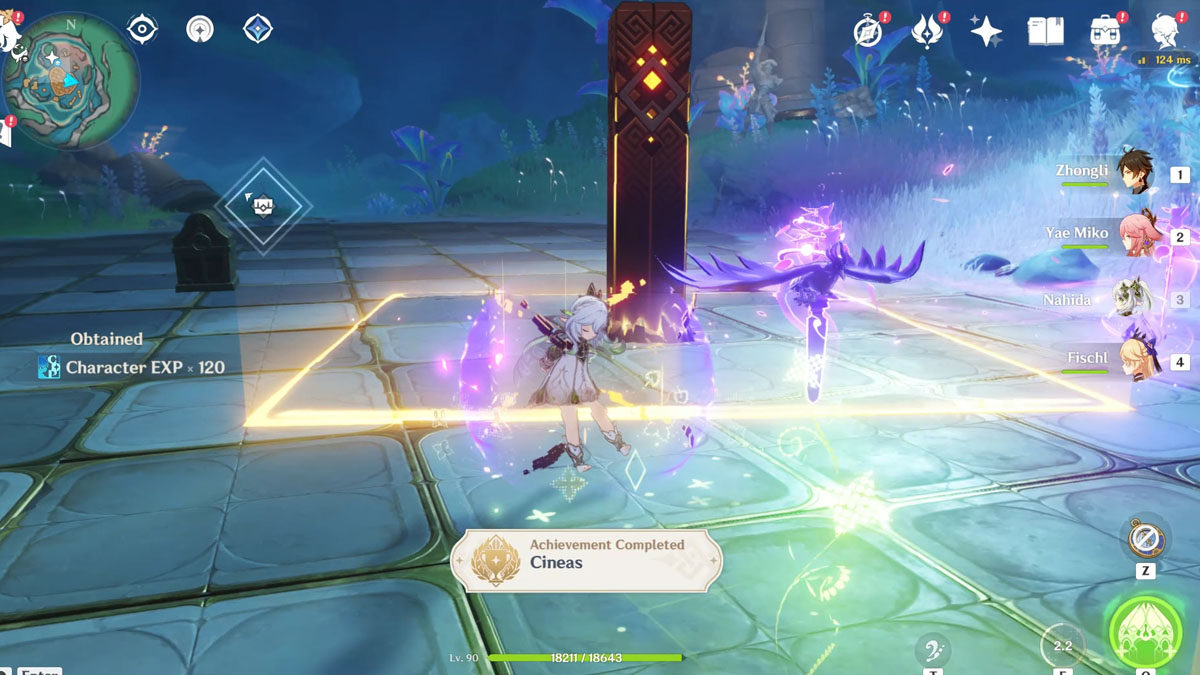This screenshot has width=1200, height=675.
Task: Click the diamond icon in the top bar
Action: point(258,29)
